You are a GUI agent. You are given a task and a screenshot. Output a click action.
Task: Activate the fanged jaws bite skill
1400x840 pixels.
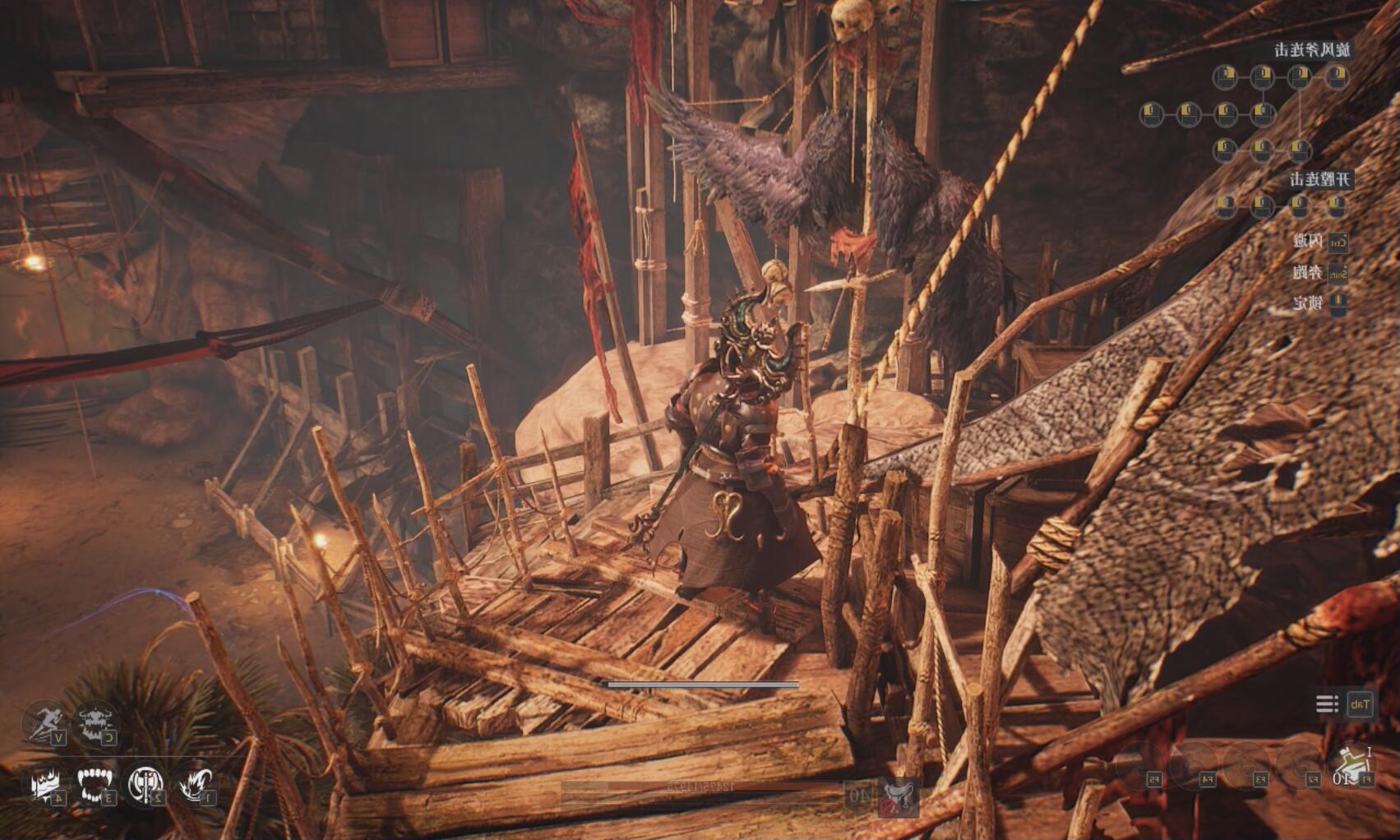(x=96, y=784)
